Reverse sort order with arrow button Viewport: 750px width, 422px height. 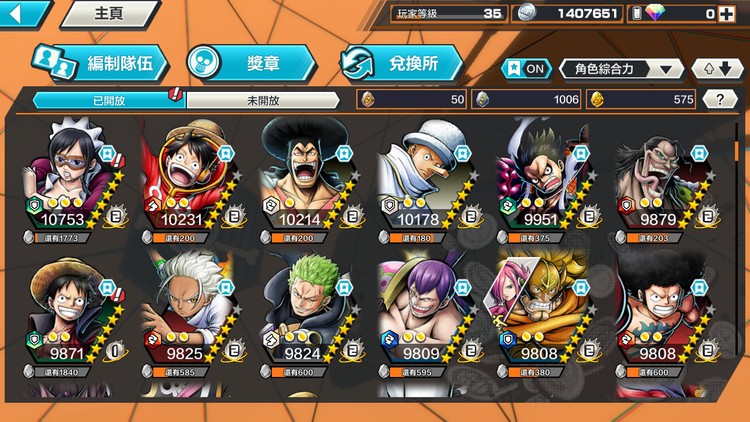(718, 69)
